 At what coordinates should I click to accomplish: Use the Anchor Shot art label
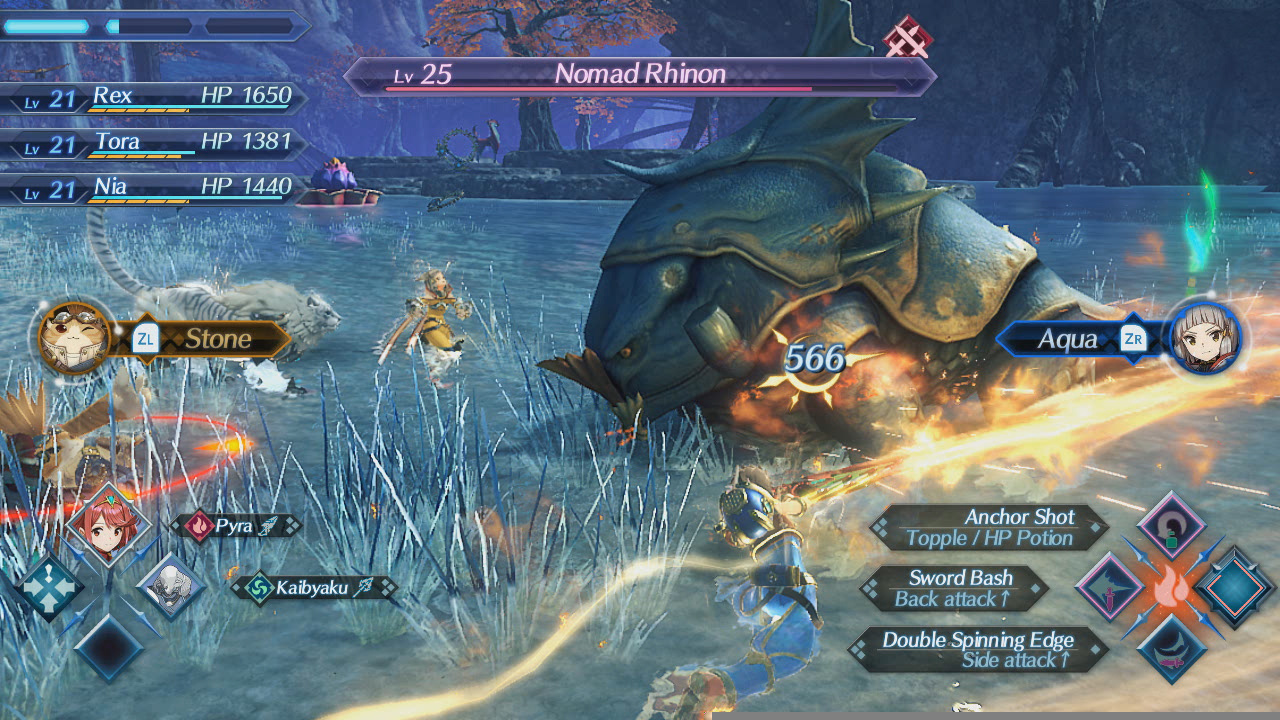(x=988, y=528)
